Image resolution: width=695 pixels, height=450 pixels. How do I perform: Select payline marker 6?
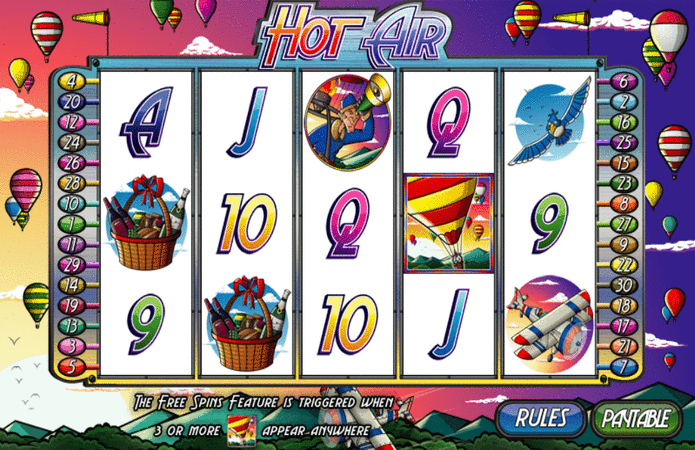623,81
